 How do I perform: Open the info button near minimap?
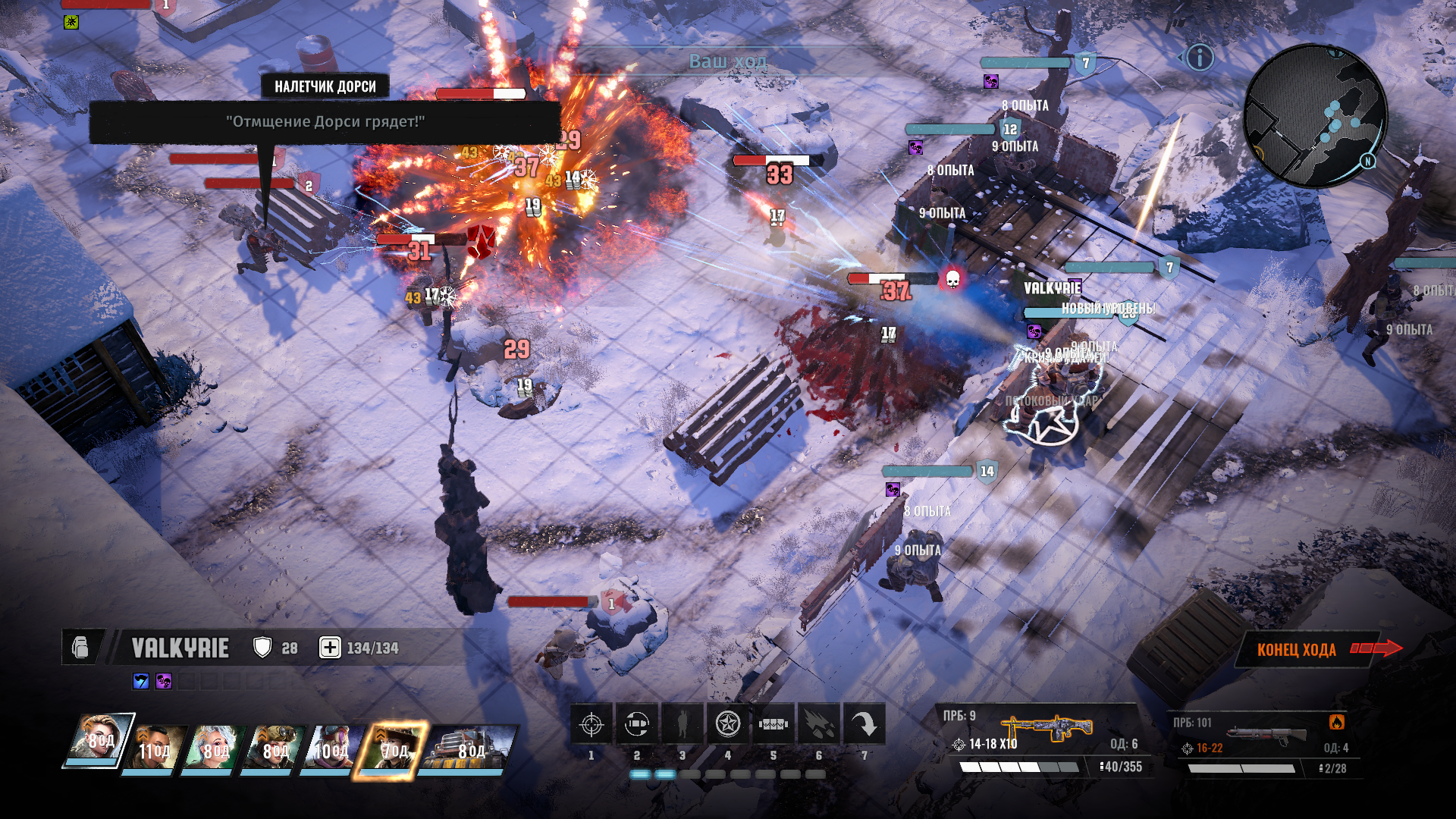coord(1200,58)
